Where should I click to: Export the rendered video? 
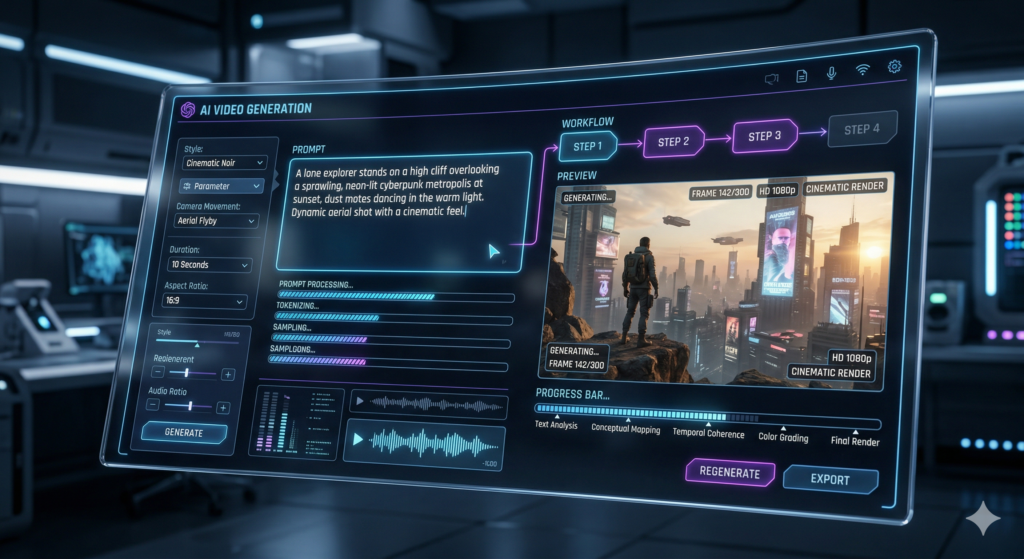pos(830,479)
